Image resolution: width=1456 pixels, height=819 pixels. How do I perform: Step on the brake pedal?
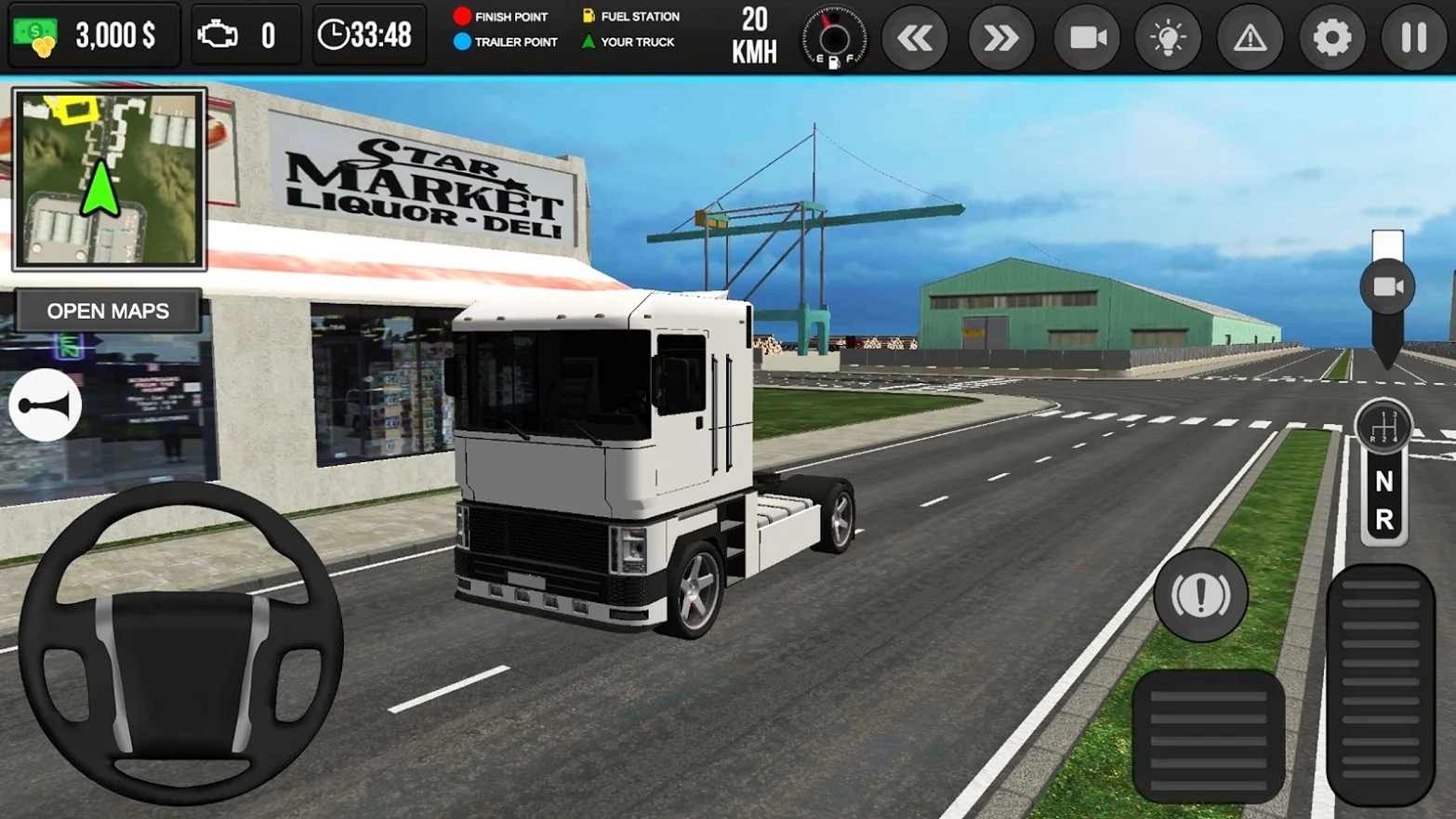(1208, 734)
